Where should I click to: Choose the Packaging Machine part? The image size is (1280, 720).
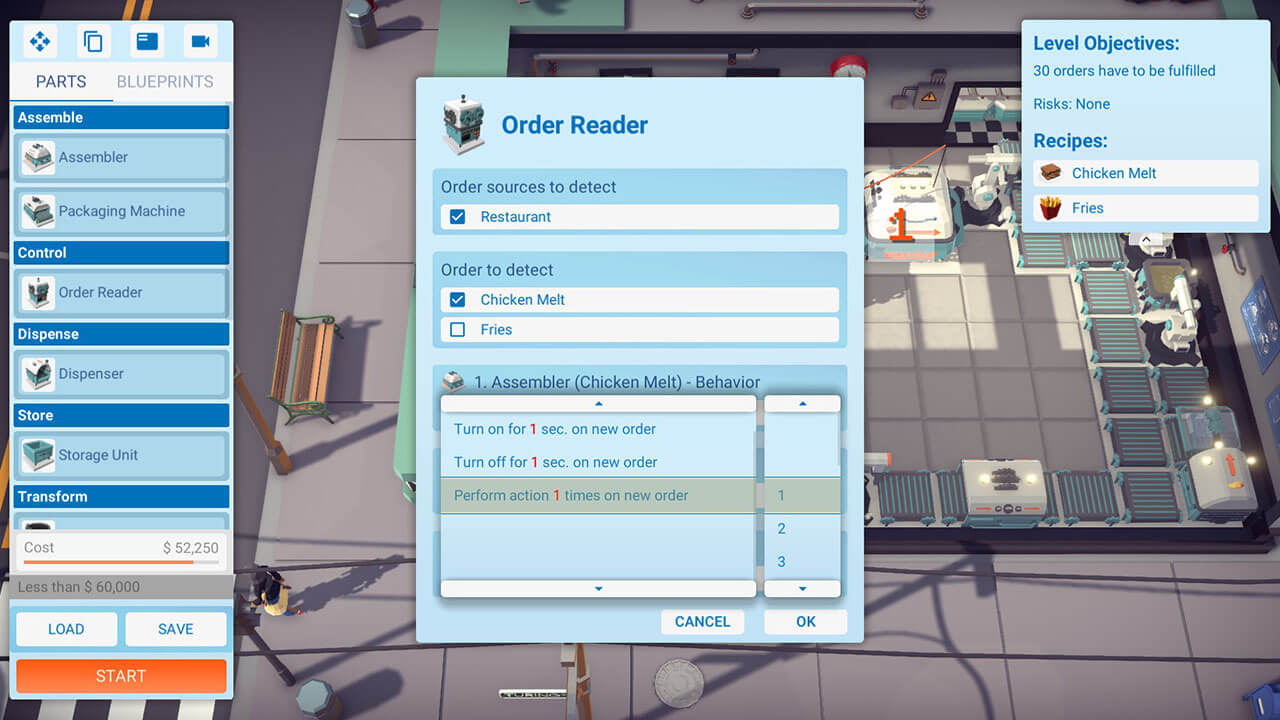coord(121,211)
